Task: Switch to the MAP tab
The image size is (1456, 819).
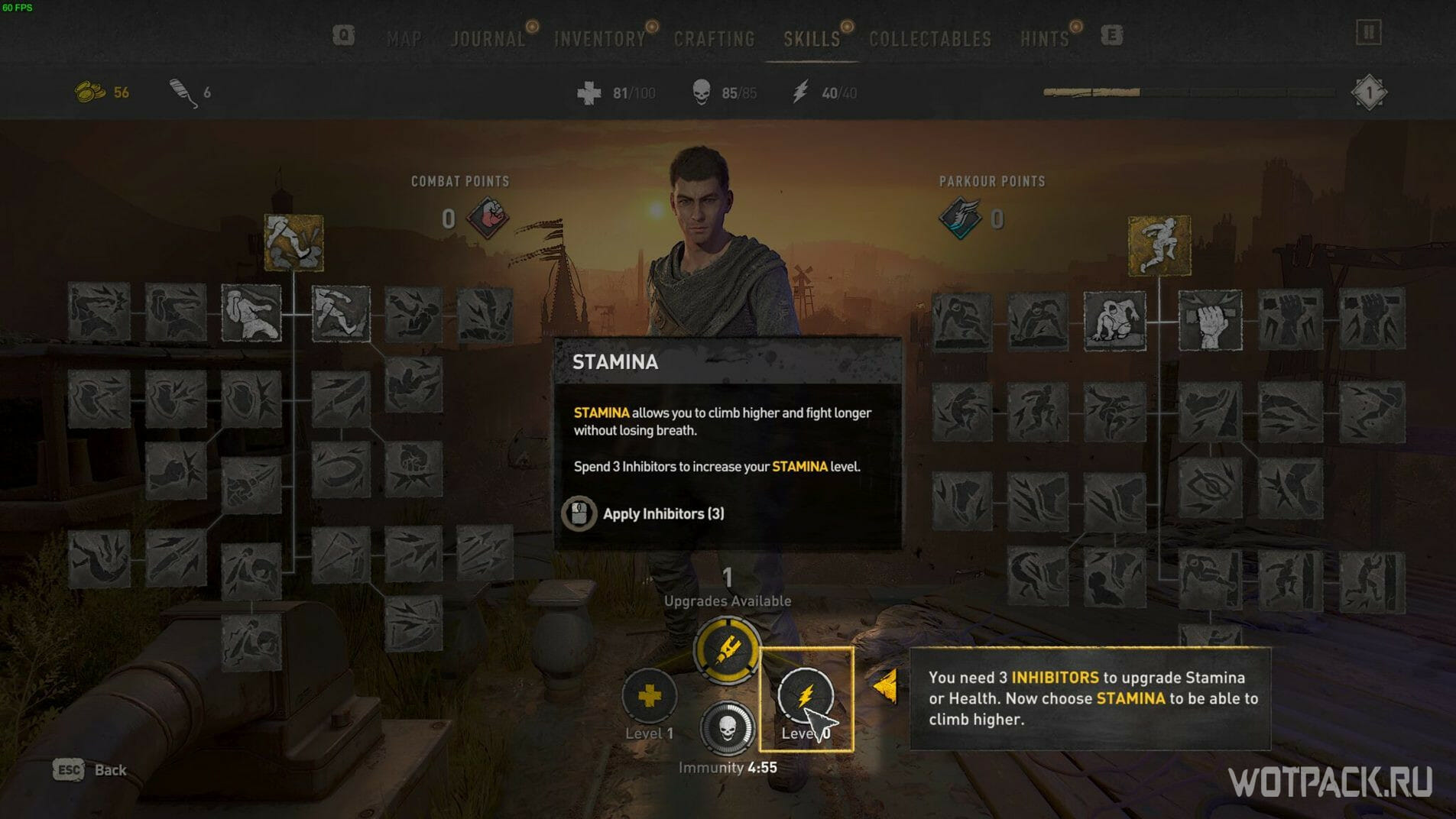Action: [x=404, y=38]
